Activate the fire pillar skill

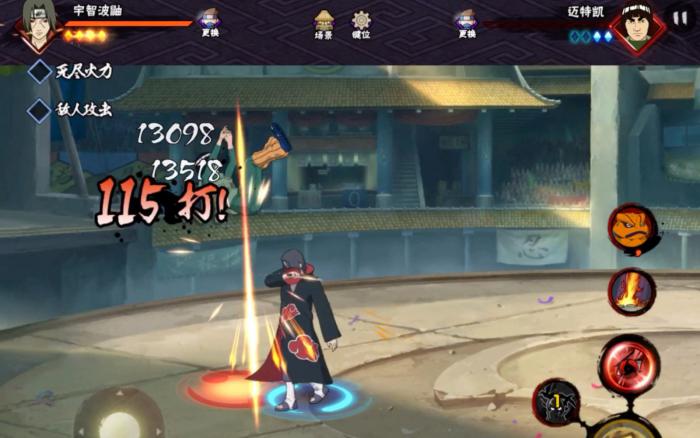630,291
